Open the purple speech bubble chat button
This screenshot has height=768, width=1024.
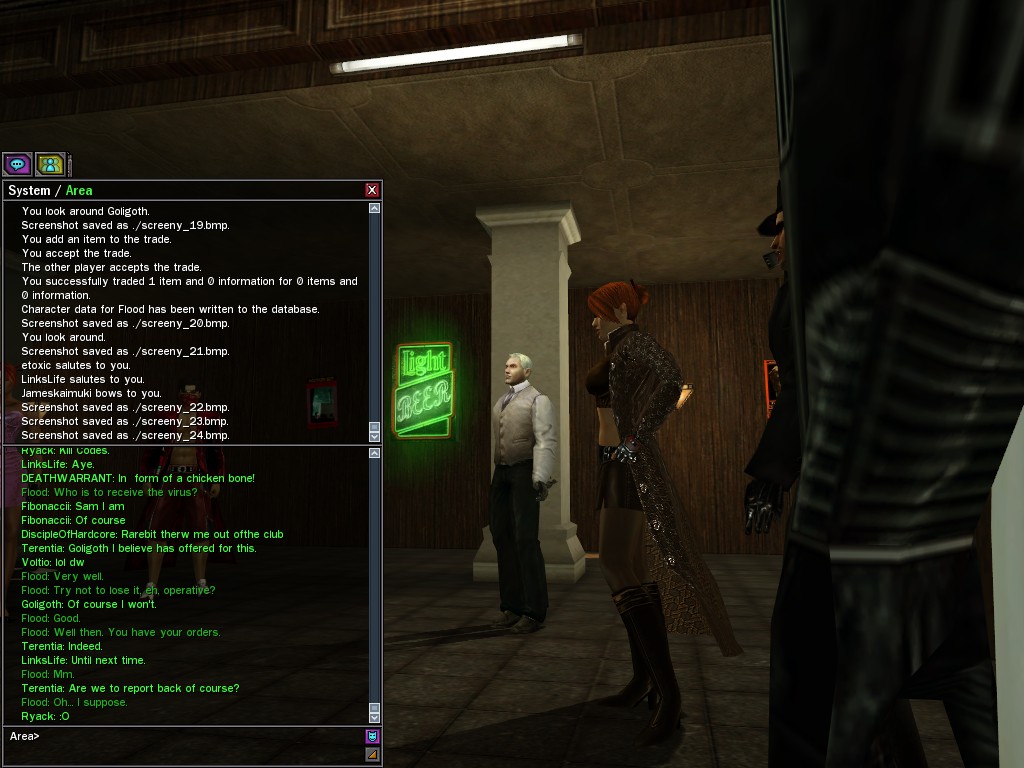[17, 164]
